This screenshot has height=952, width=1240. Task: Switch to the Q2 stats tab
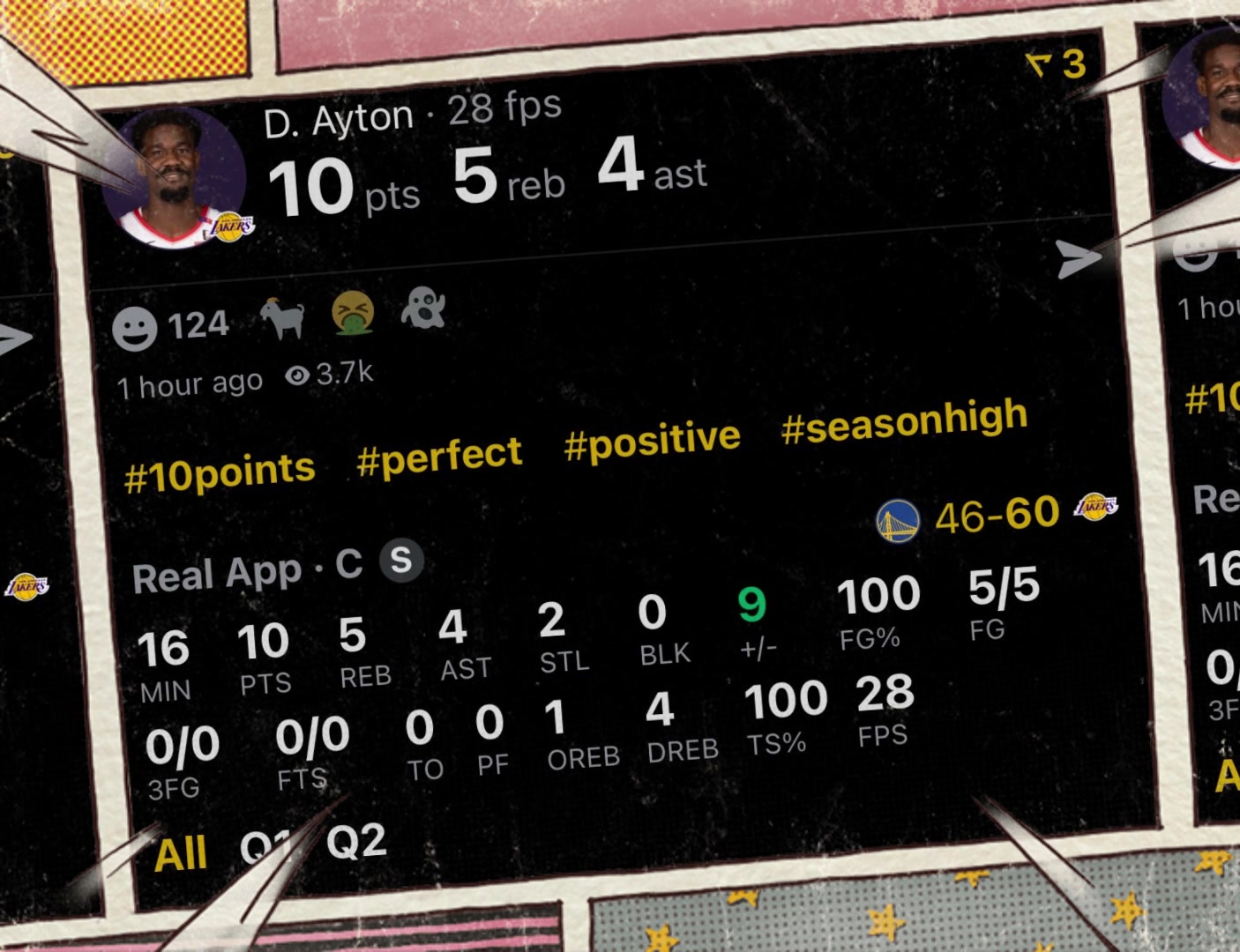pyautogui.click(x=356, y=841)
